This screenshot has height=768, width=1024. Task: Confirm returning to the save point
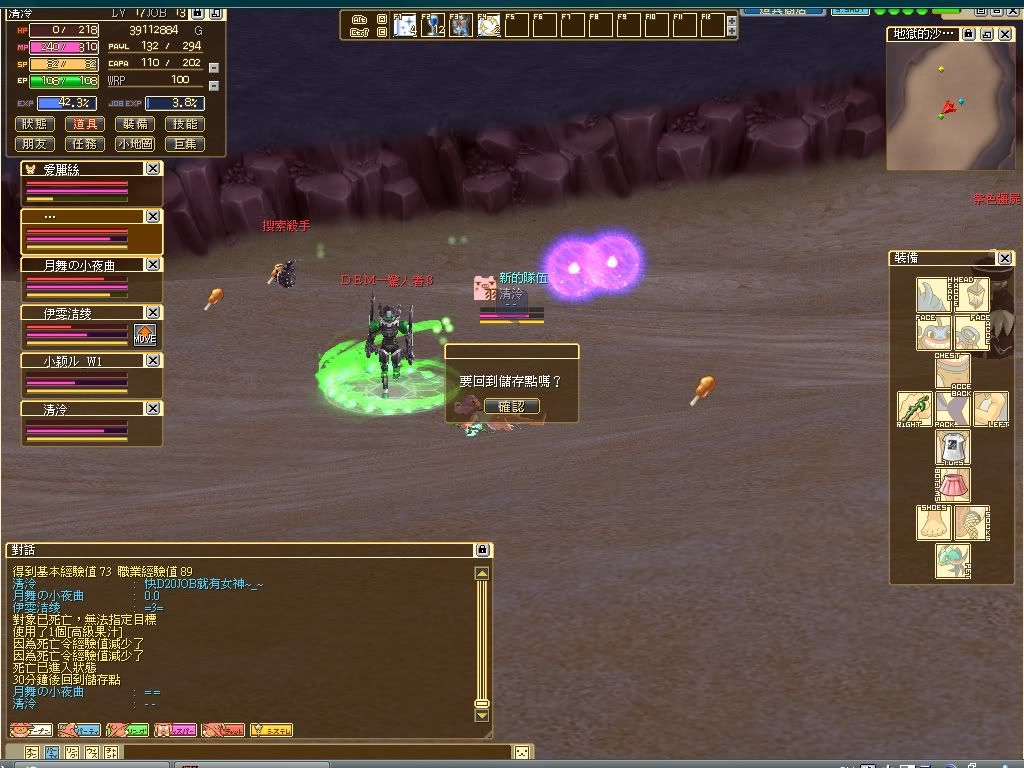pos(511,407)
